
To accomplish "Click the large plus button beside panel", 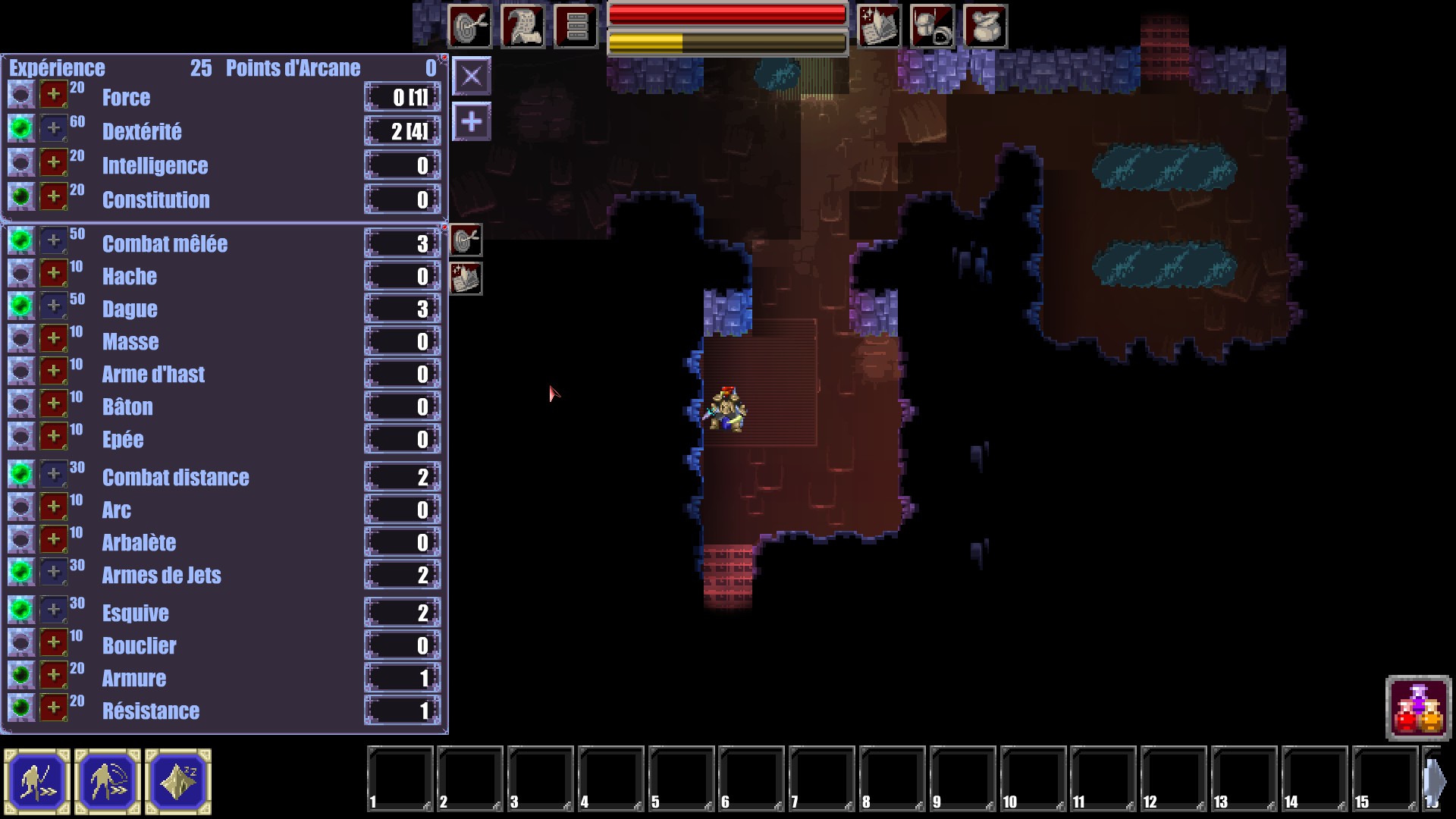I will (471, 122).
